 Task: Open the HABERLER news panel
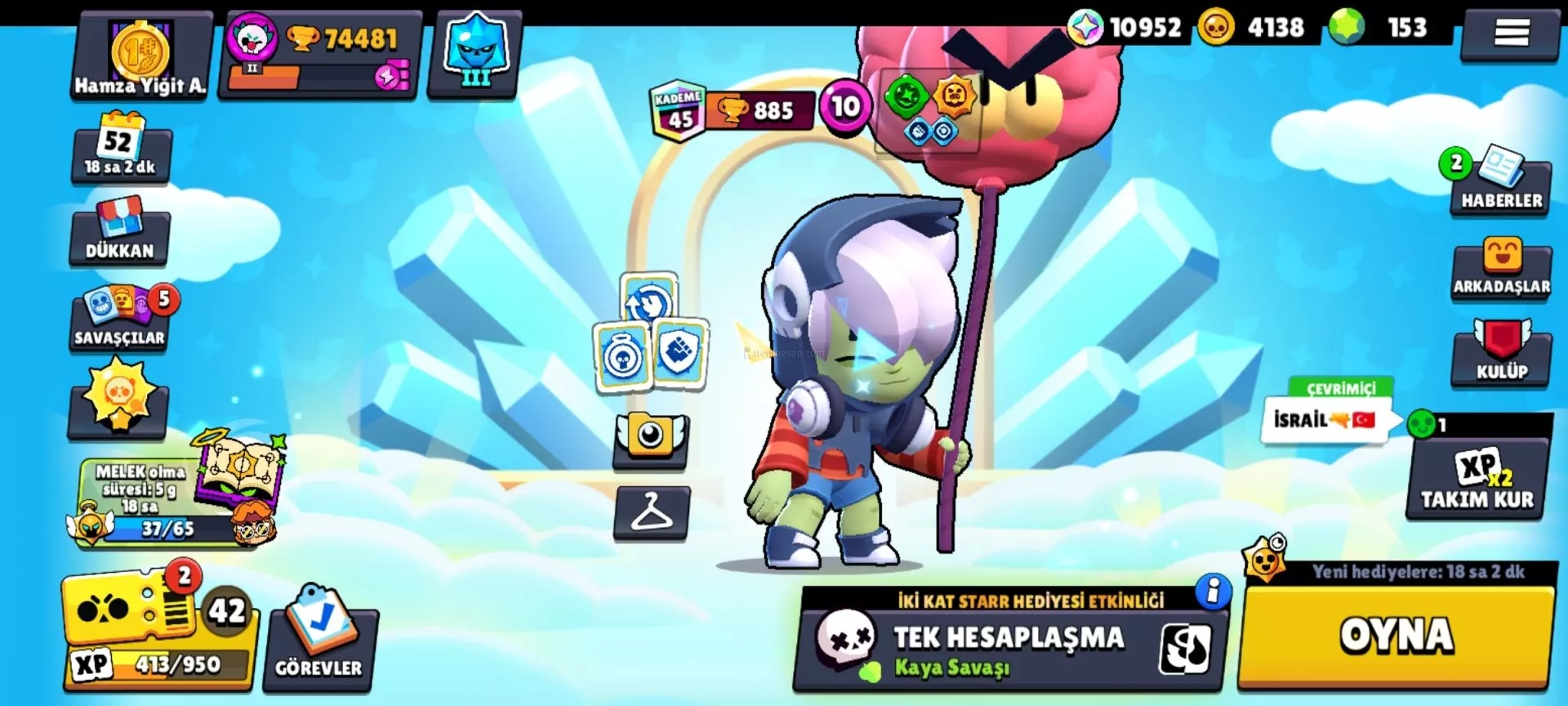point(1501,184)
